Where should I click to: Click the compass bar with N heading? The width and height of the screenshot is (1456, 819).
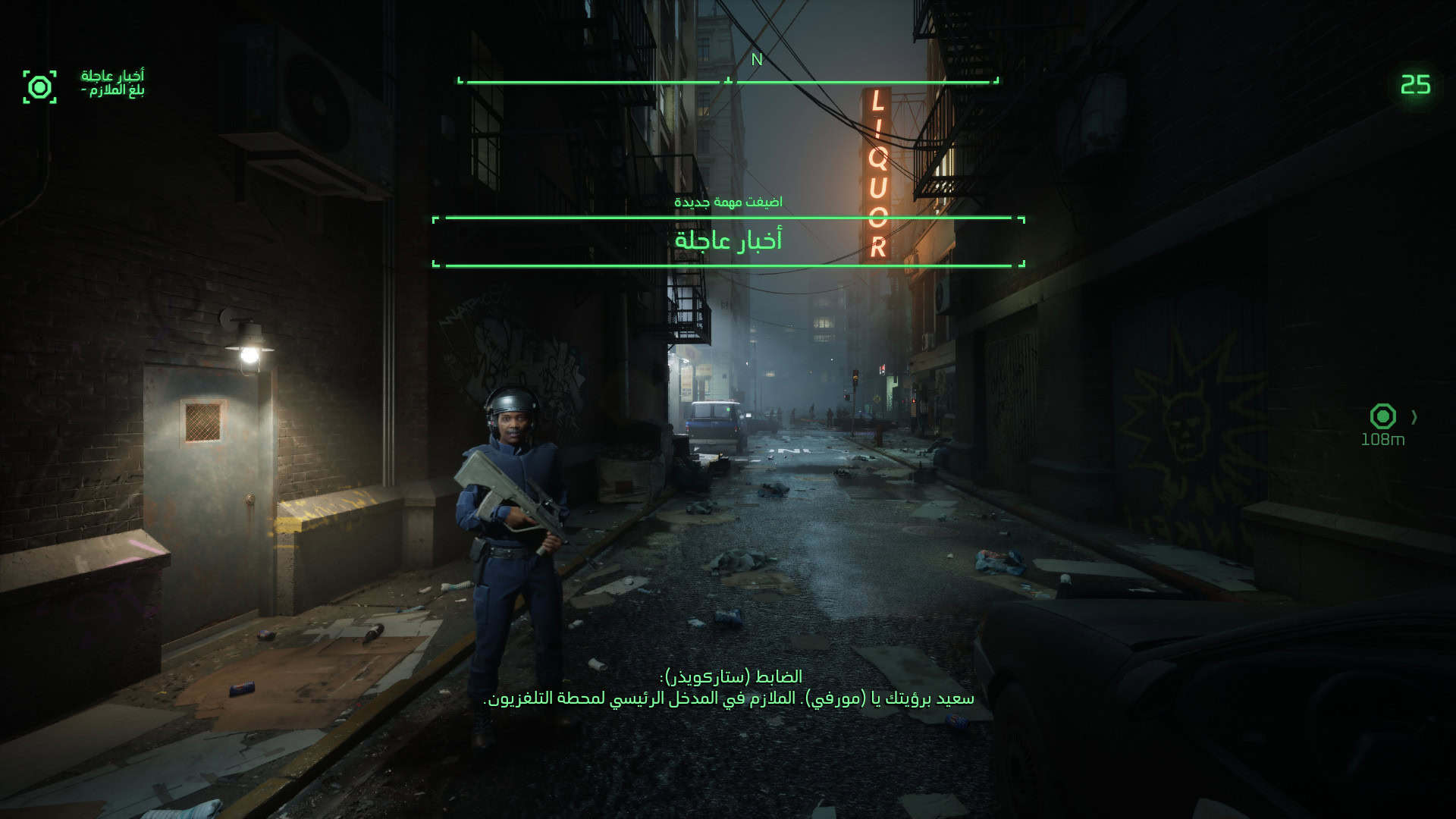point(728,80)
